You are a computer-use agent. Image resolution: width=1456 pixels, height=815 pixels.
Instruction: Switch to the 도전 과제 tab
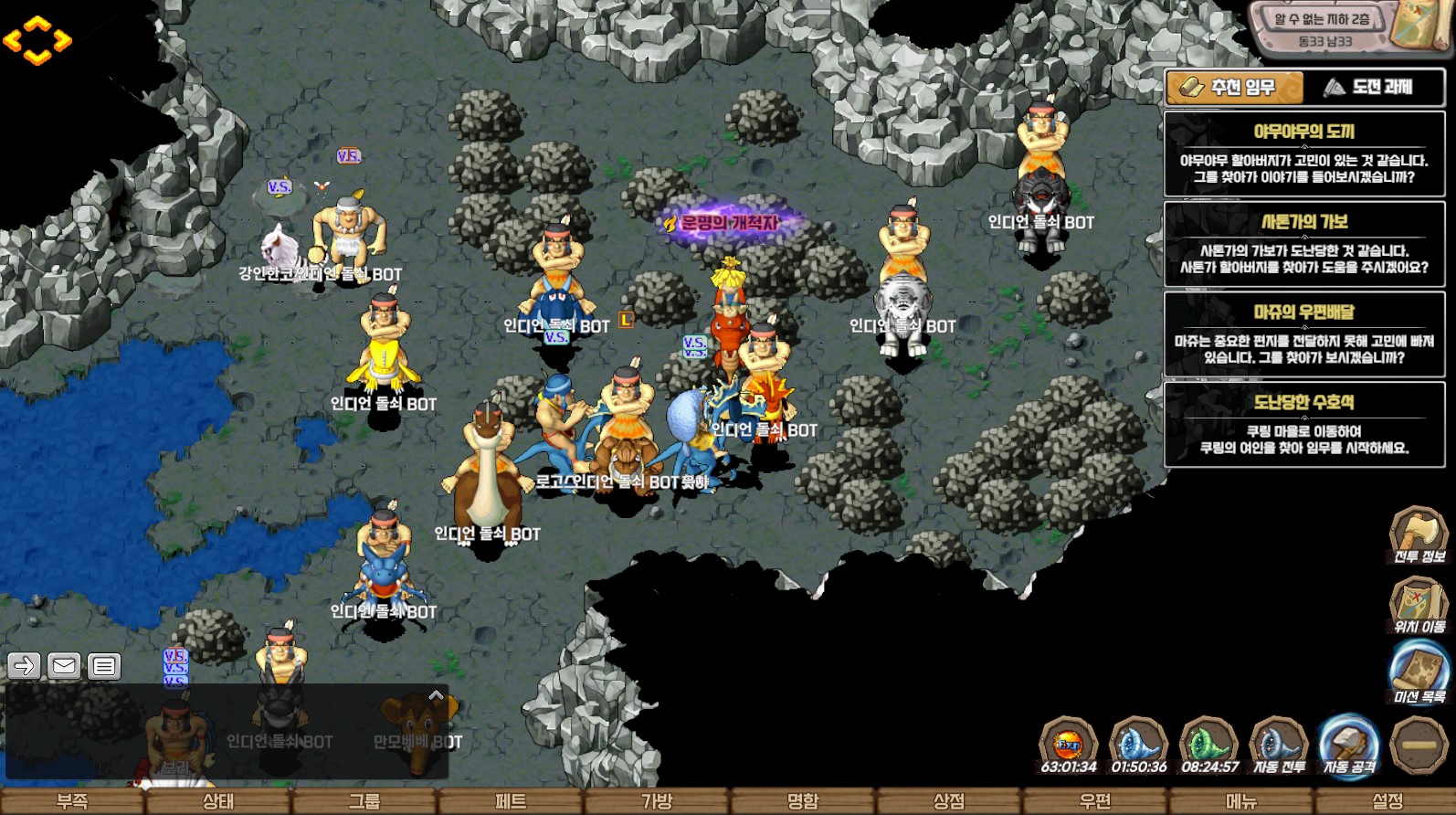[x=1374, y=88]
